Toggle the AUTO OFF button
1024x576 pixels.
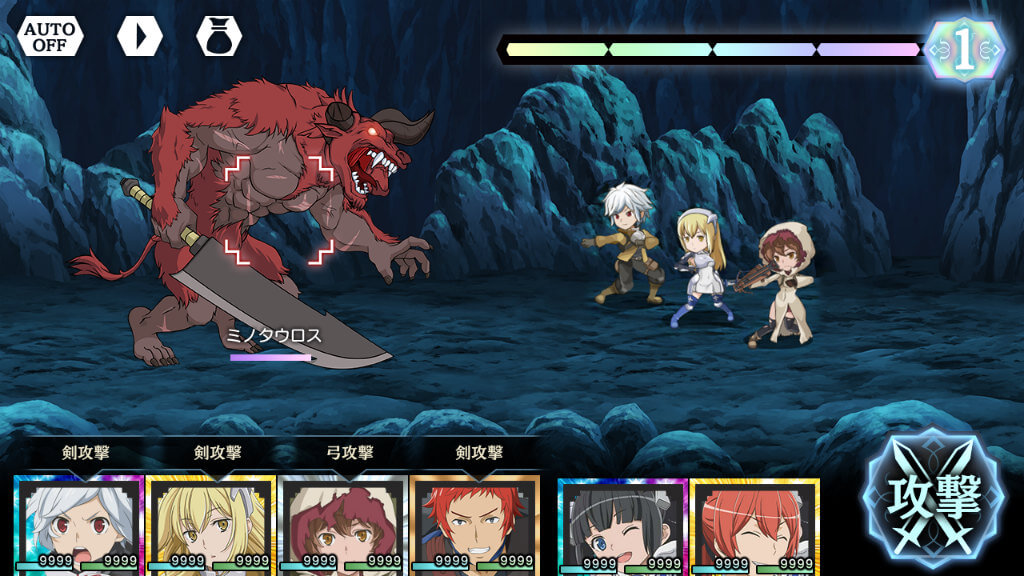(x=50, y=36)
